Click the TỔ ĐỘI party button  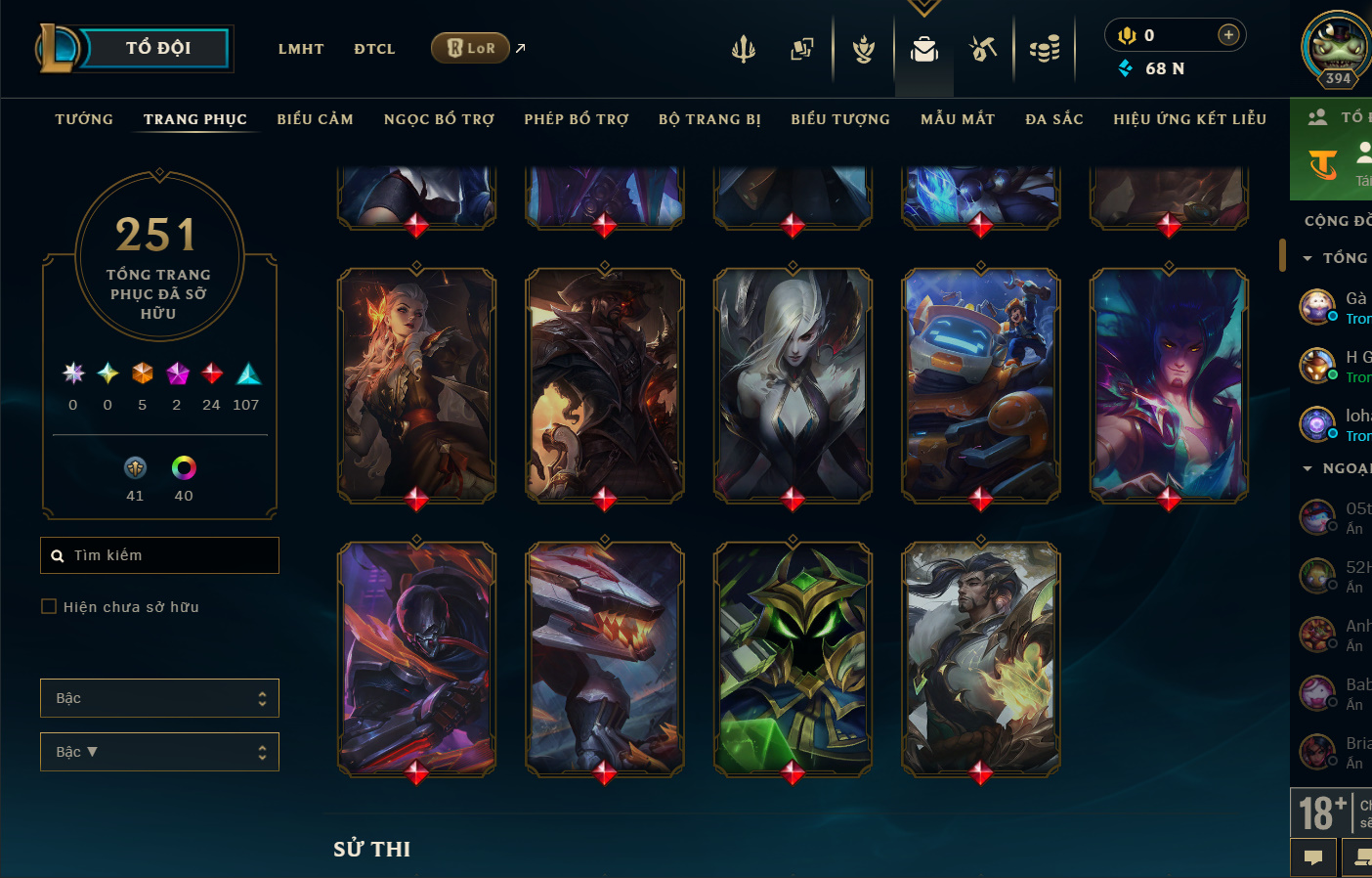point(156,48)
